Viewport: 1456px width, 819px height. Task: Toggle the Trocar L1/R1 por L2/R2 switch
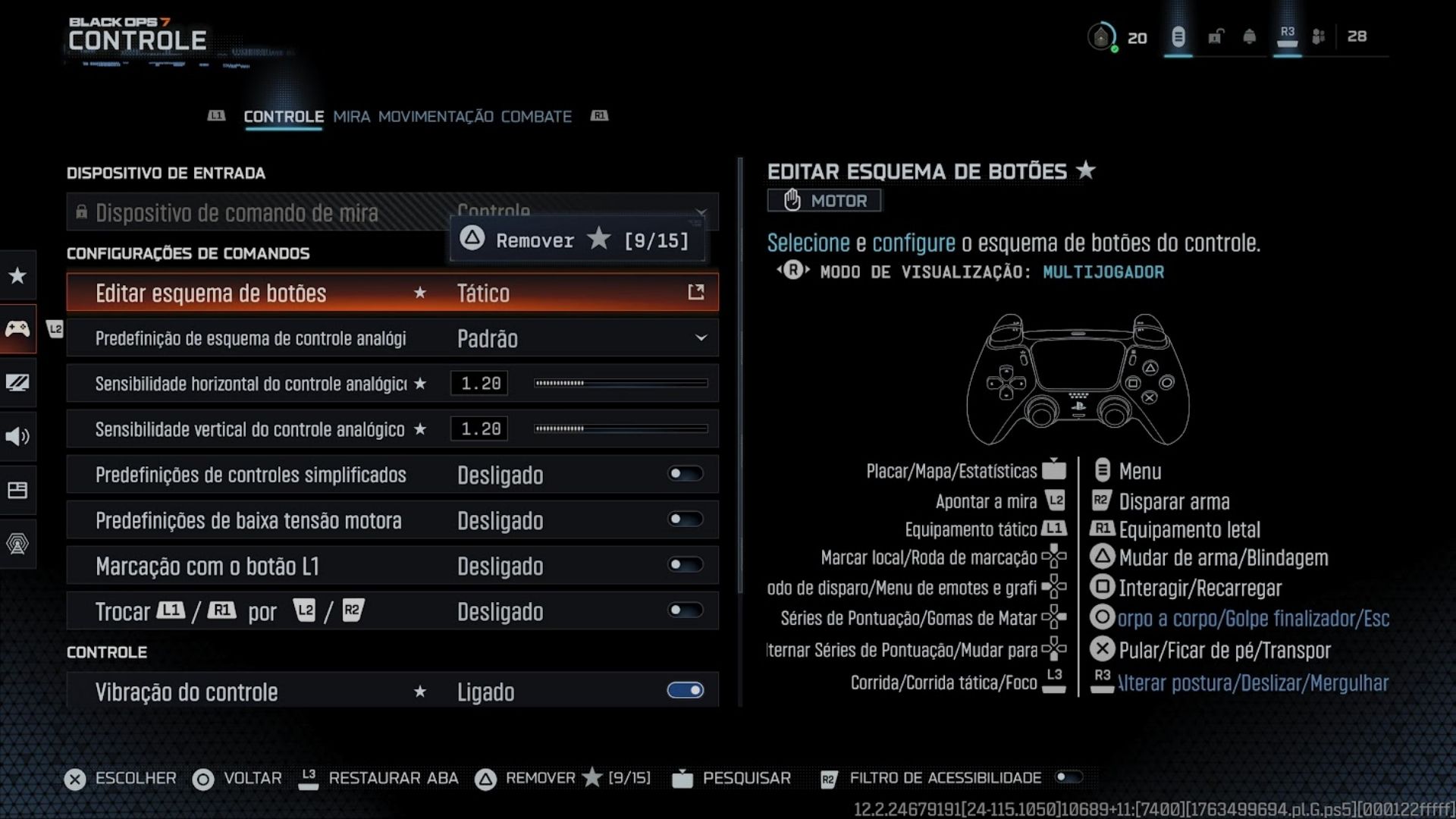(x=685, y=611)
